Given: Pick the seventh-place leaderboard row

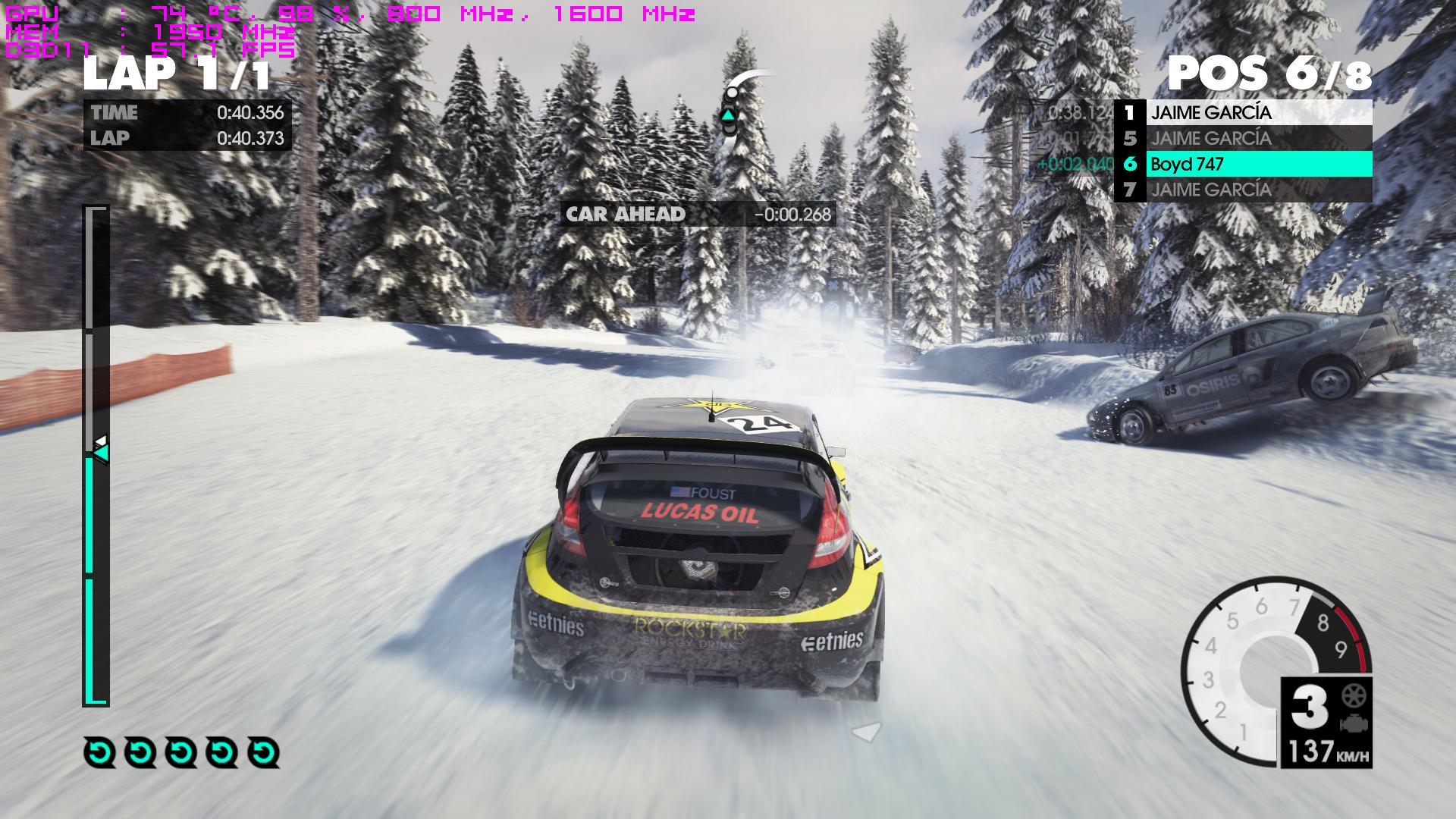Looking at the screenshot, I should 1244,190.
